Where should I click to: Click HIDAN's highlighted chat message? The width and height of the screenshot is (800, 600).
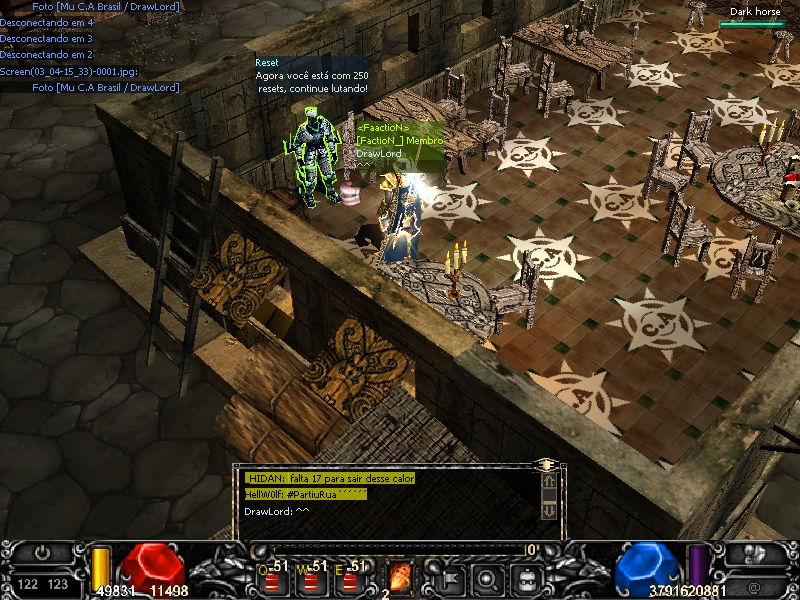(330, 479)
